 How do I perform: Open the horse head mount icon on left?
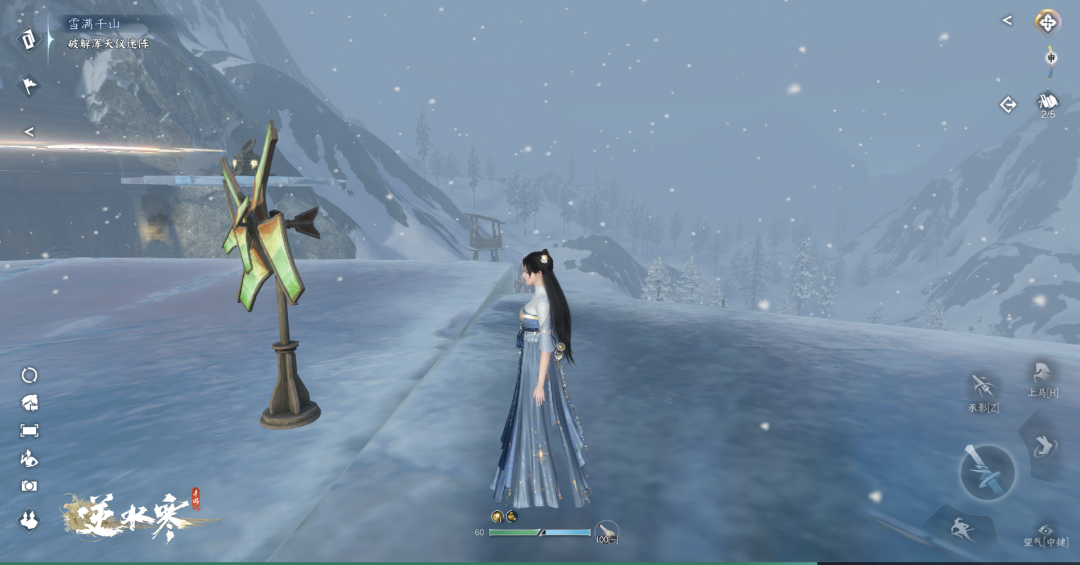(x=29, y=403)
